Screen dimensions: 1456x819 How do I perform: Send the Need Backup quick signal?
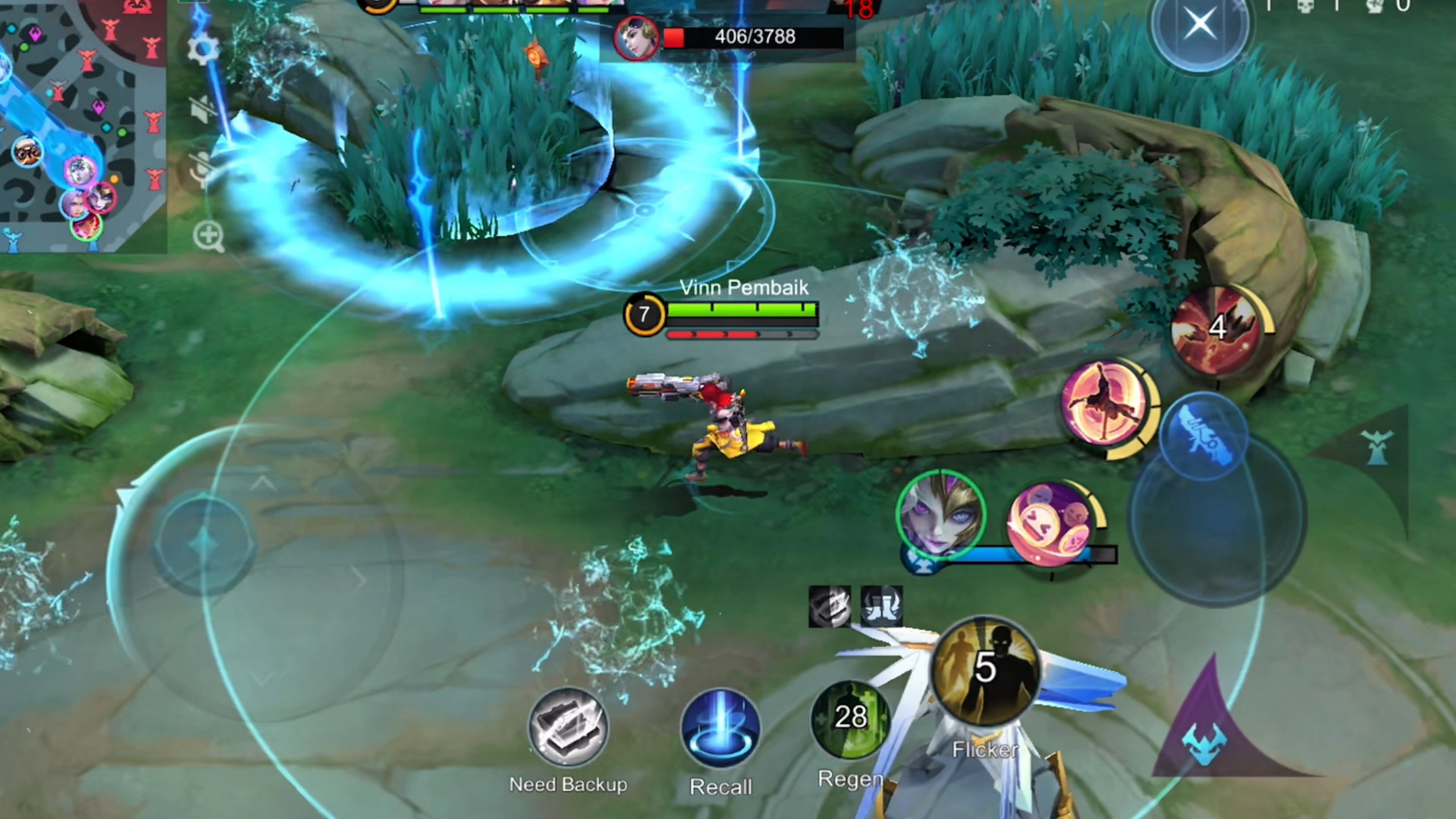click(568, 728)
